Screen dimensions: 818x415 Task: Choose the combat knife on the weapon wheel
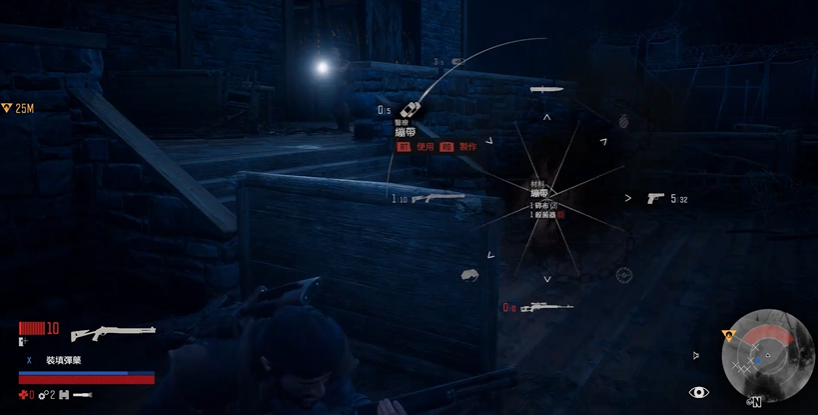point(548,91)
